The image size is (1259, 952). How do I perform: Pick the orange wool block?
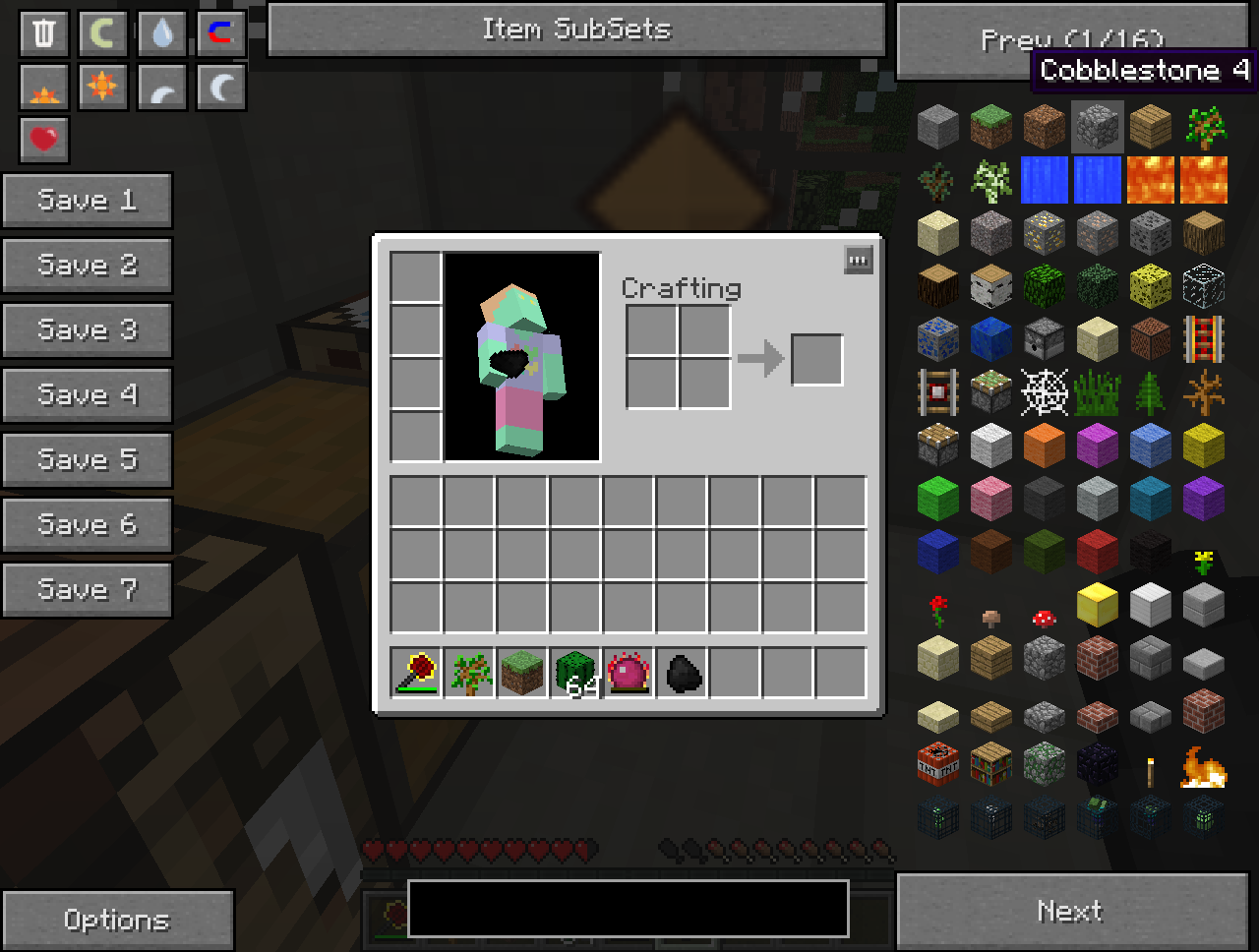1044,446
